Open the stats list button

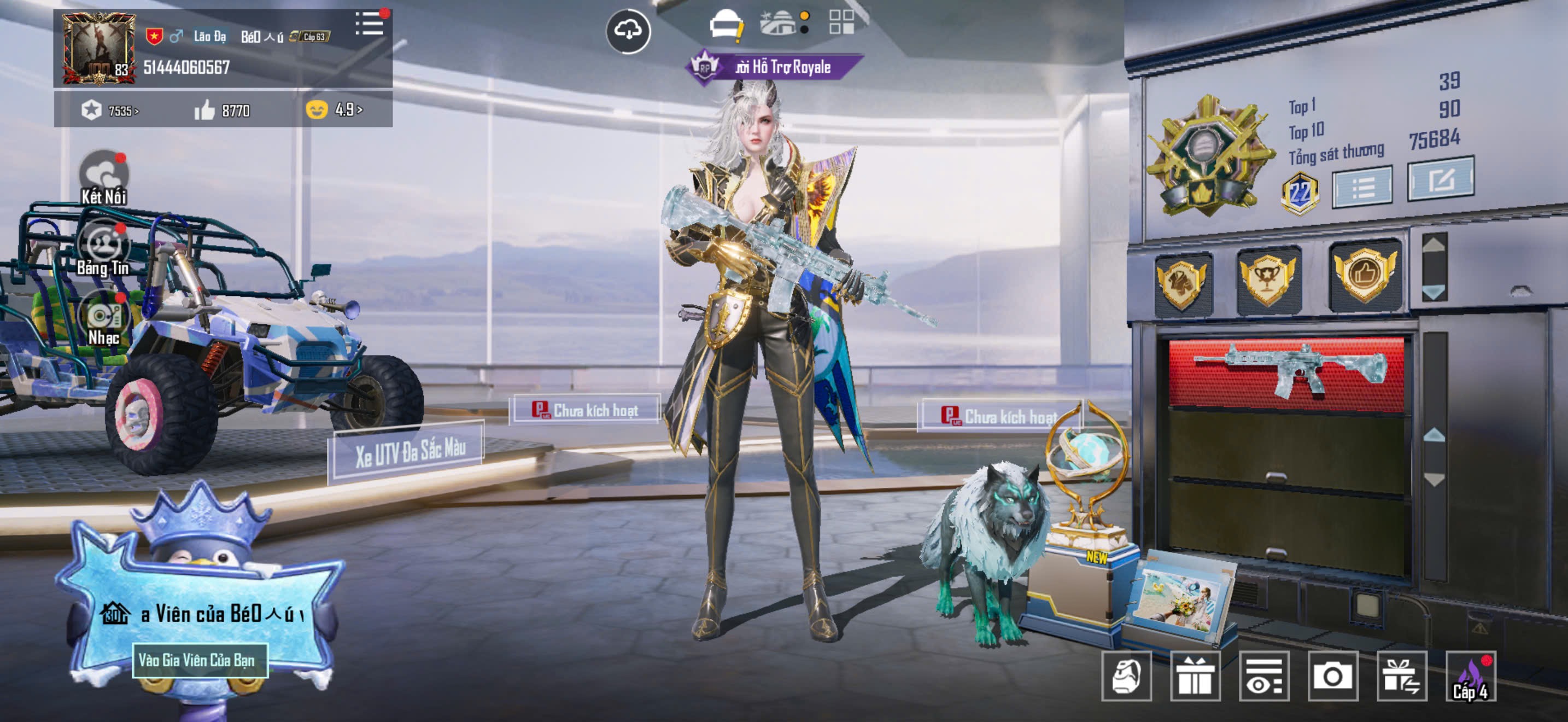[1362, 188]
